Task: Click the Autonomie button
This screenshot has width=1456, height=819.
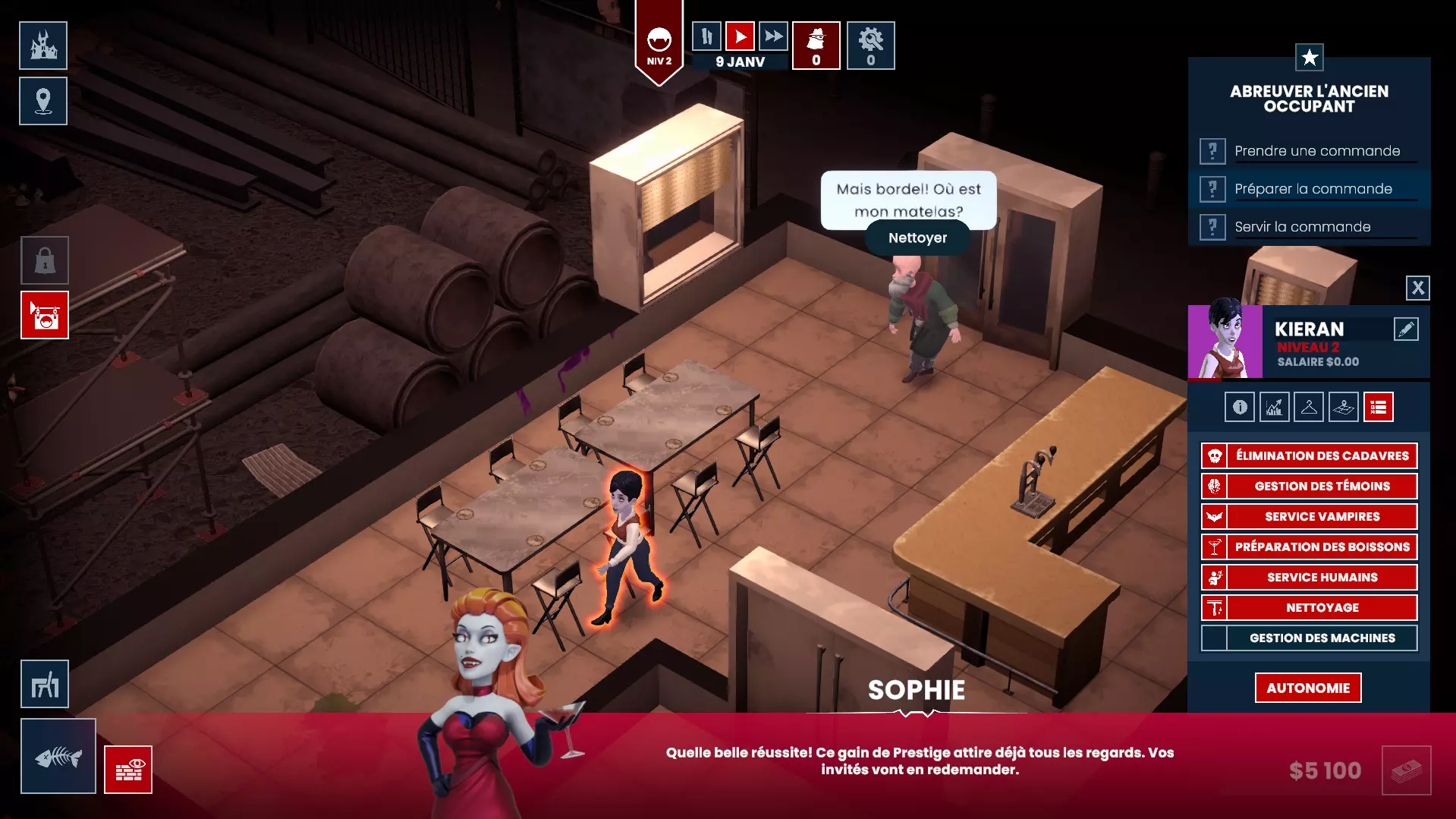Action: coord(1307,688)
